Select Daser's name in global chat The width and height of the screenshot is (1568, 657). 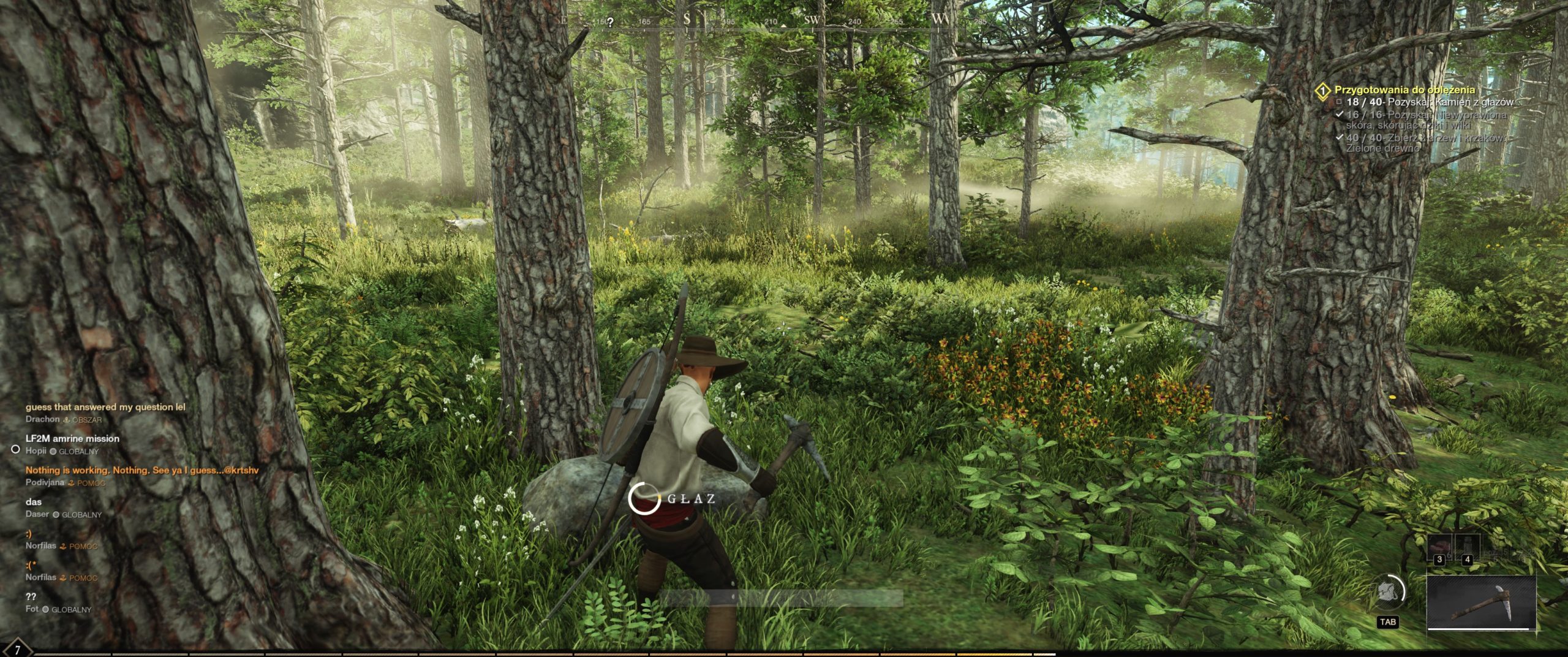point(37,514)
